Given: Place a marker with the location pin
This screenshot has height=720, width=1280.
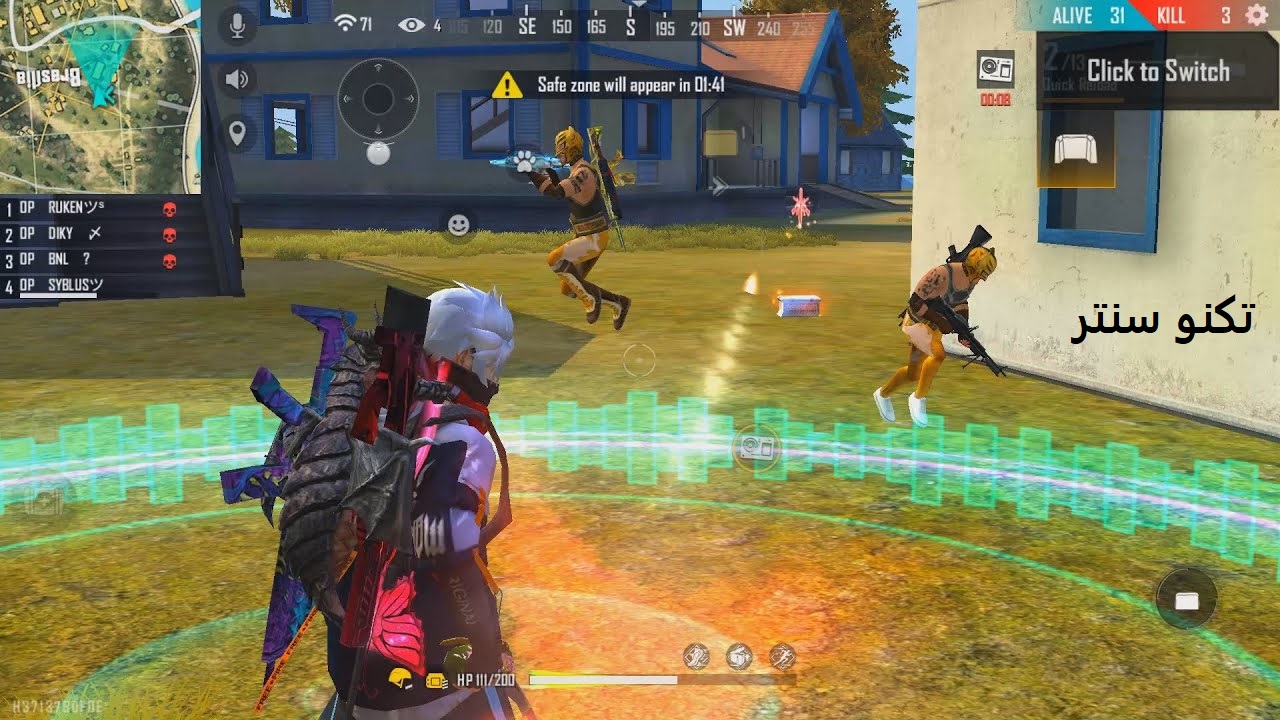Looking at the screenshot, I should (x=237, y=133).
